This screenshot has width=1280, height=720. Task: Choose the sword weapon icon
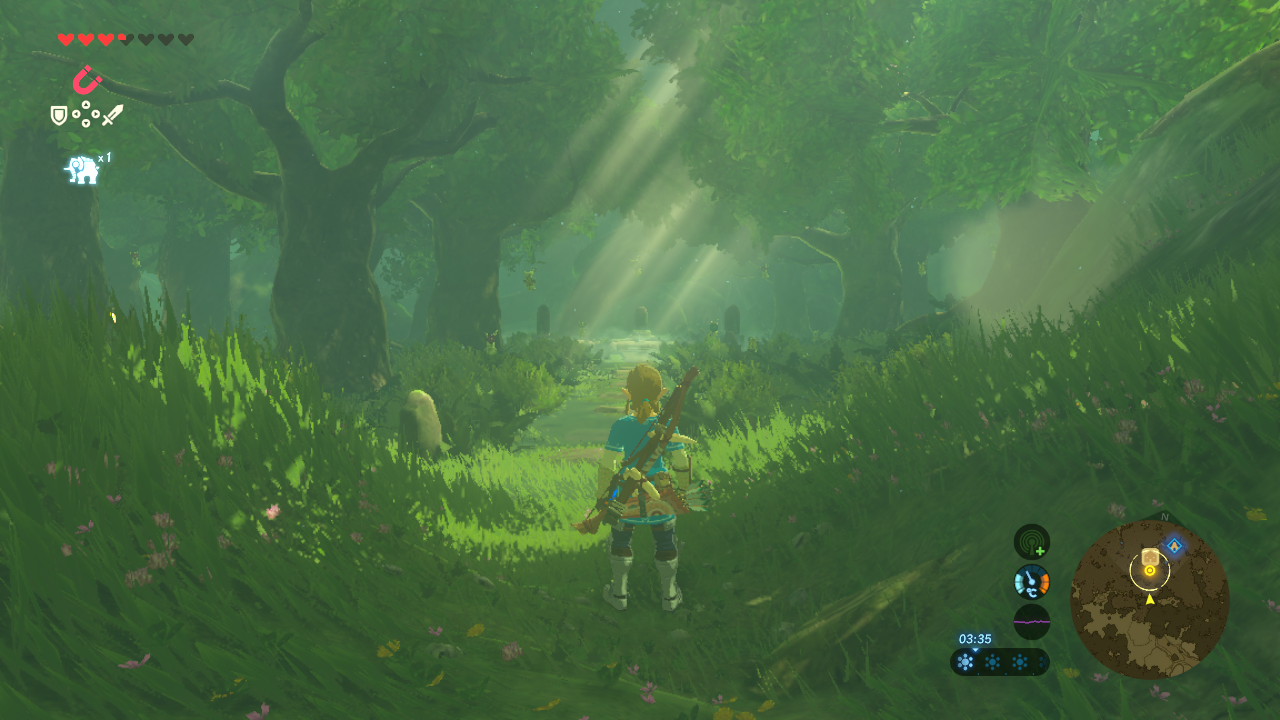click(x=112, y=115)
